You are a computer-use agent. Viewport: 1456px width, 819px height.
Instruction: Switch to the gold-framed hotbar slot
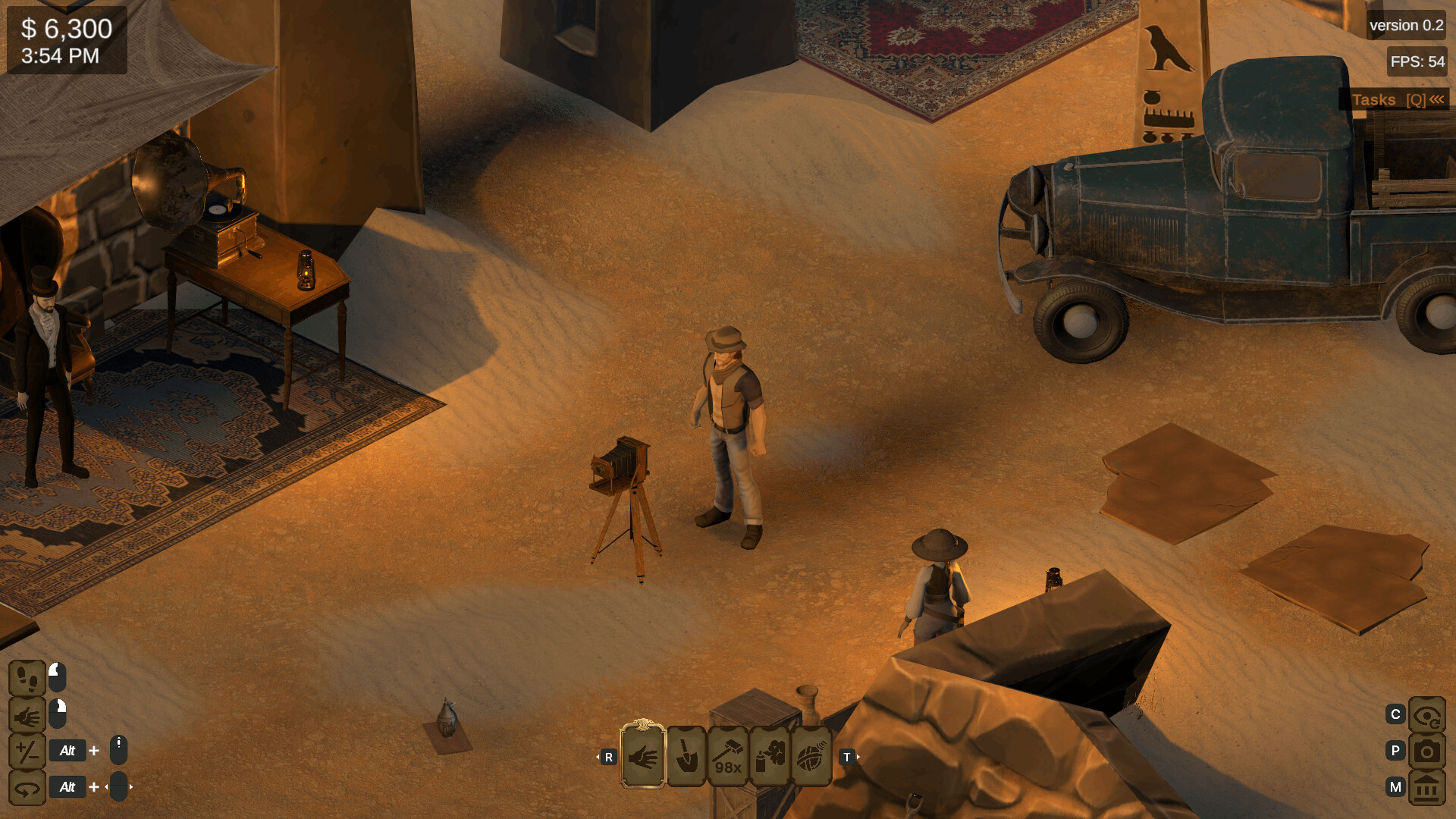pos(643,755)
